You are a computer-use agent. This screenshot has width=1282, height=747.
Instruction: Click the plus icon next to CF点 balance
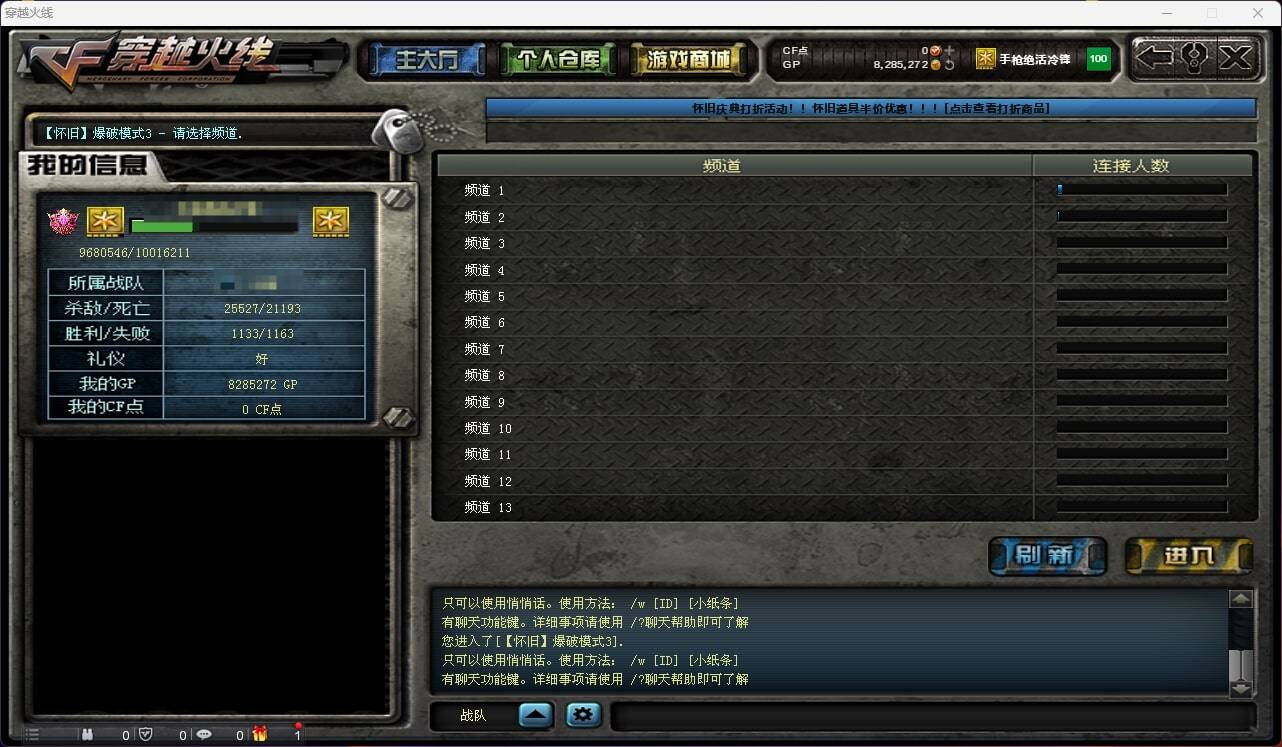click(x=950, y=49)
